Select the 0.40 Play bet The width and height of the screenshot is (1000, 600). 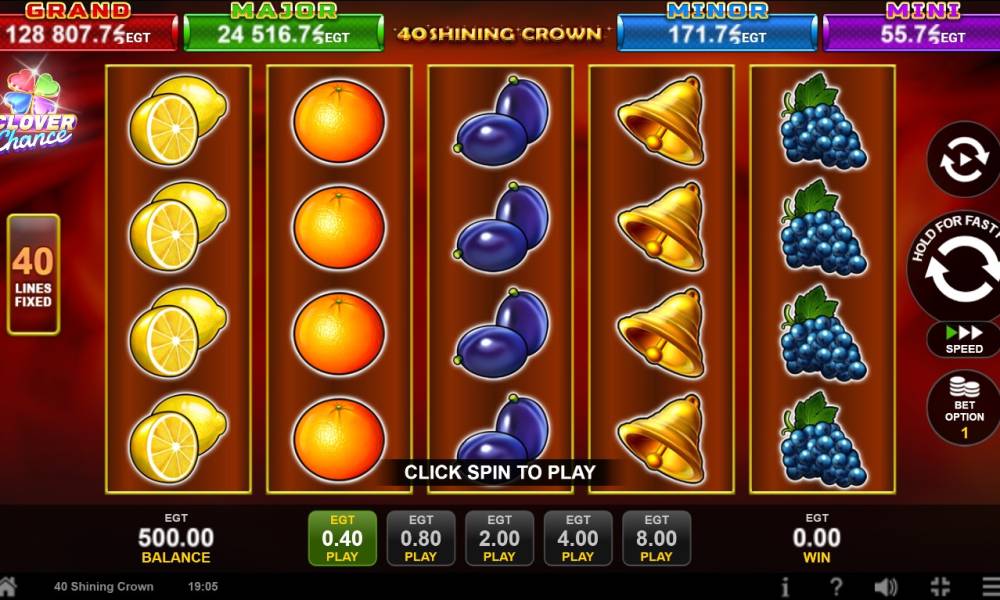342,538
